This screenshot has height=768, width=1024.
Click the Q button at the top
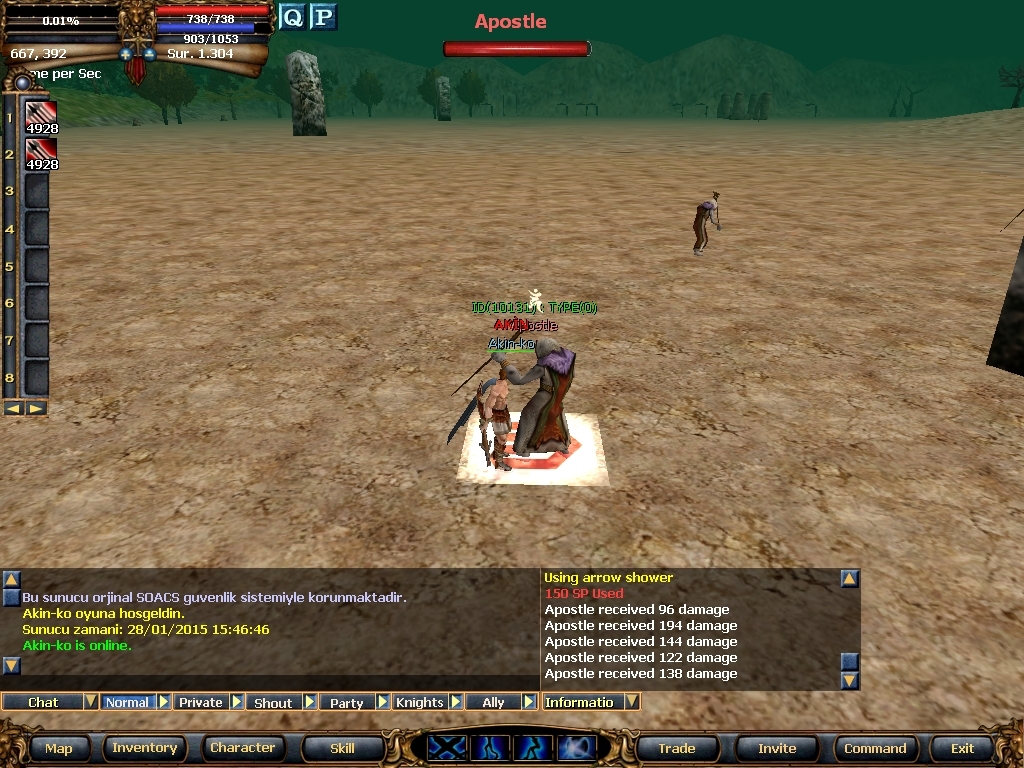[291, 17]
